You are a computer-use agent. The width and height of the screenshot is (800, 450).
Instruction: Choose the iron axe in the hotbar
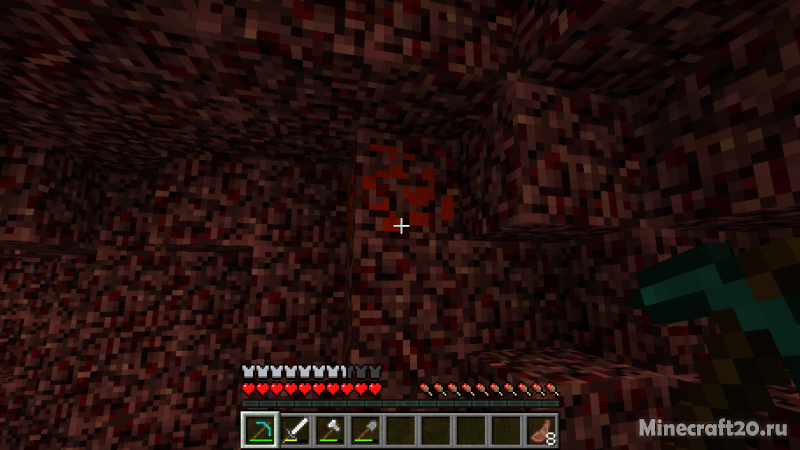(330, 431)
